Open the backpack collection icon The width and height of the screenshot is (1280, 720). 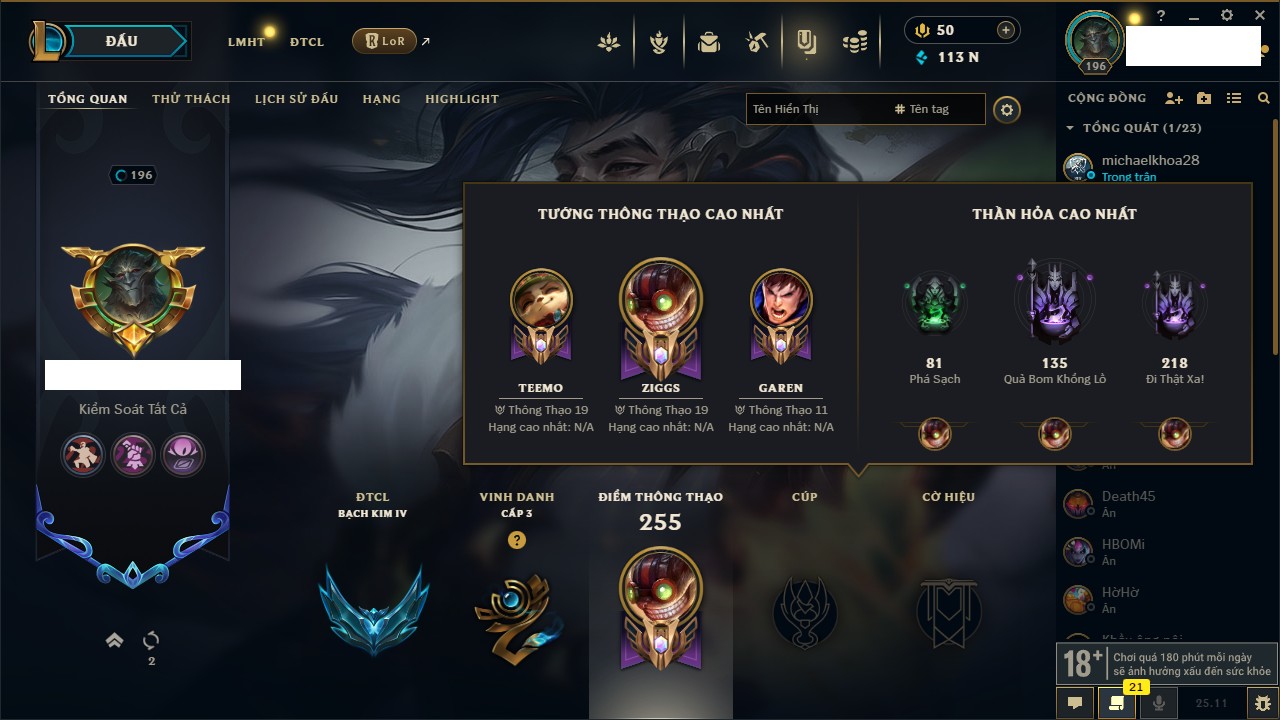(x=709, y=42)
